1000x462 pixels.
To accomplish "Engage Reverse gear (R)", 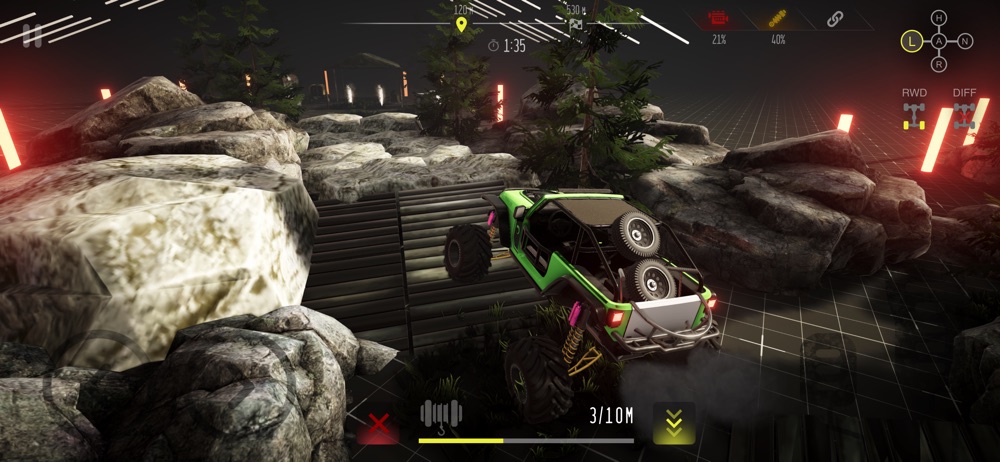I will 938,65.
